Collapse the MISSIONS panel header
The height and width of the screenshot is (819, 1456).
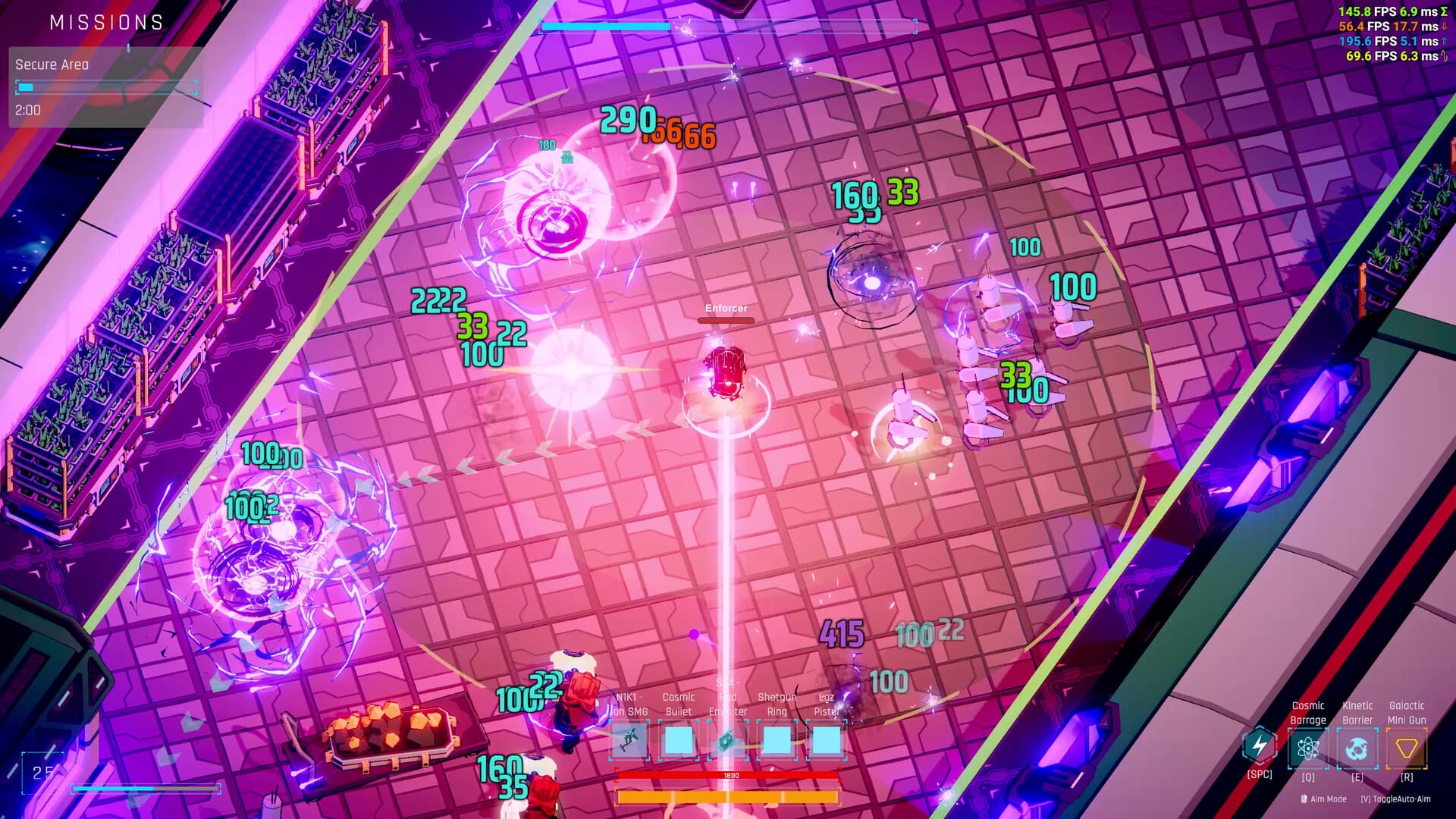[106, 22]
